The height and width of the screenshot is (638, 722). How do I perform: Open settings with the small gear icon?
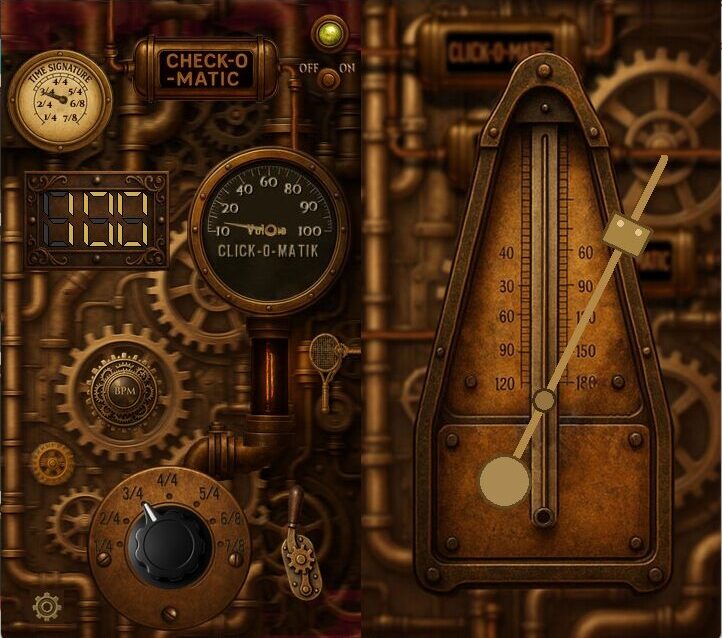47,605
